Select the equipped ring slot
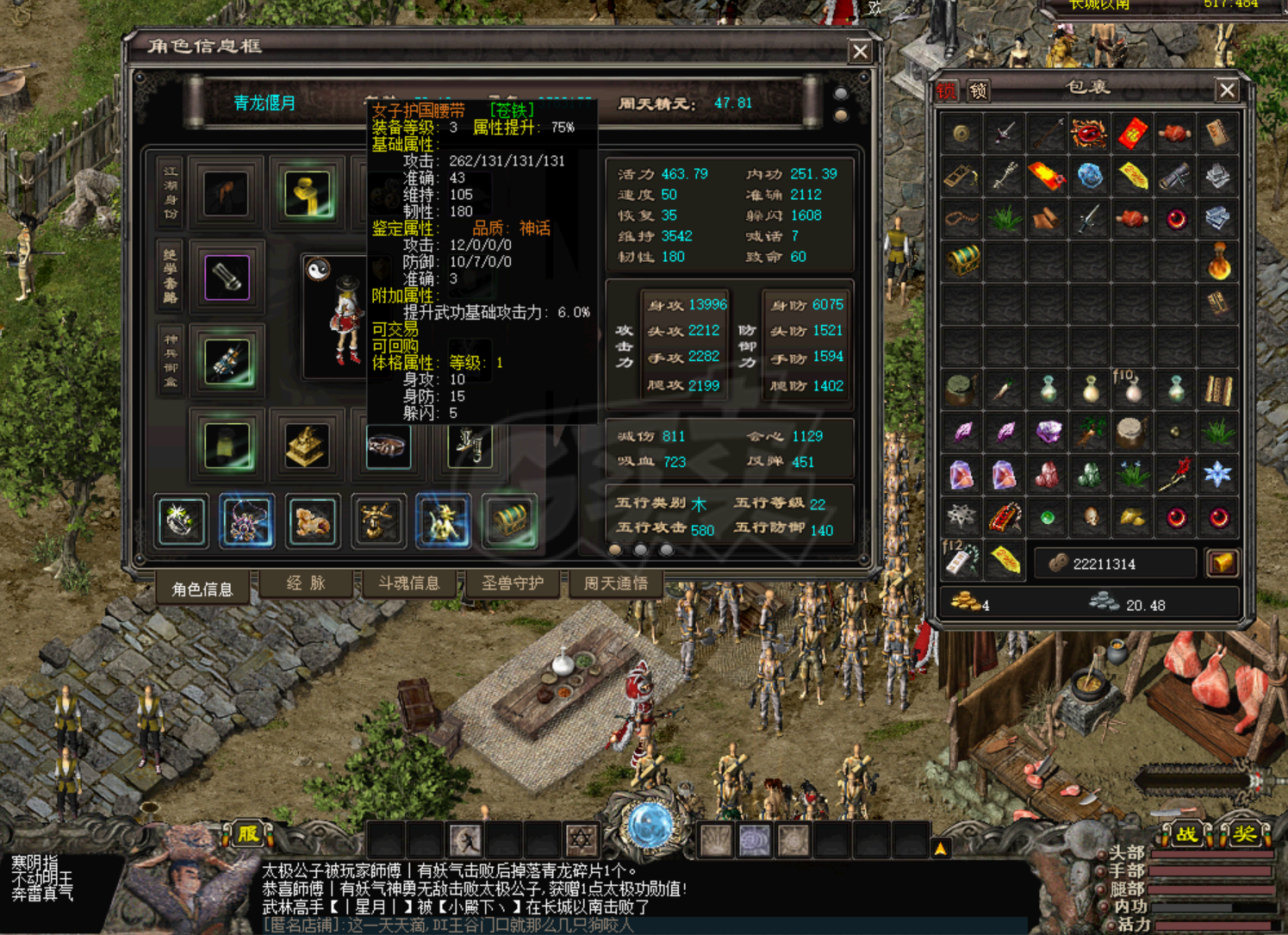Viewport: 1288px width, 935px height. [x=181, y=521]
